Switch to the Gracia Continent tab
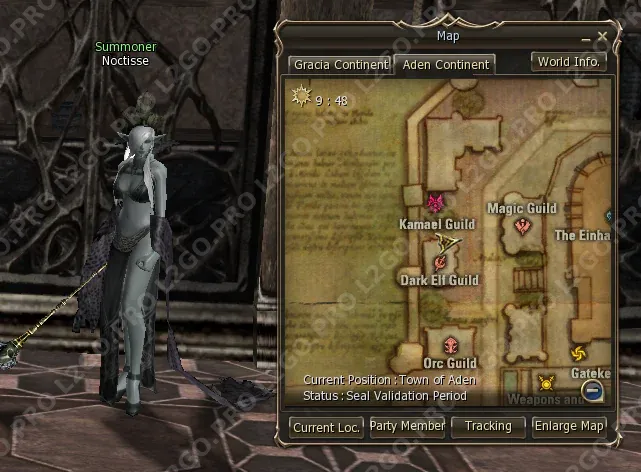 340,65
